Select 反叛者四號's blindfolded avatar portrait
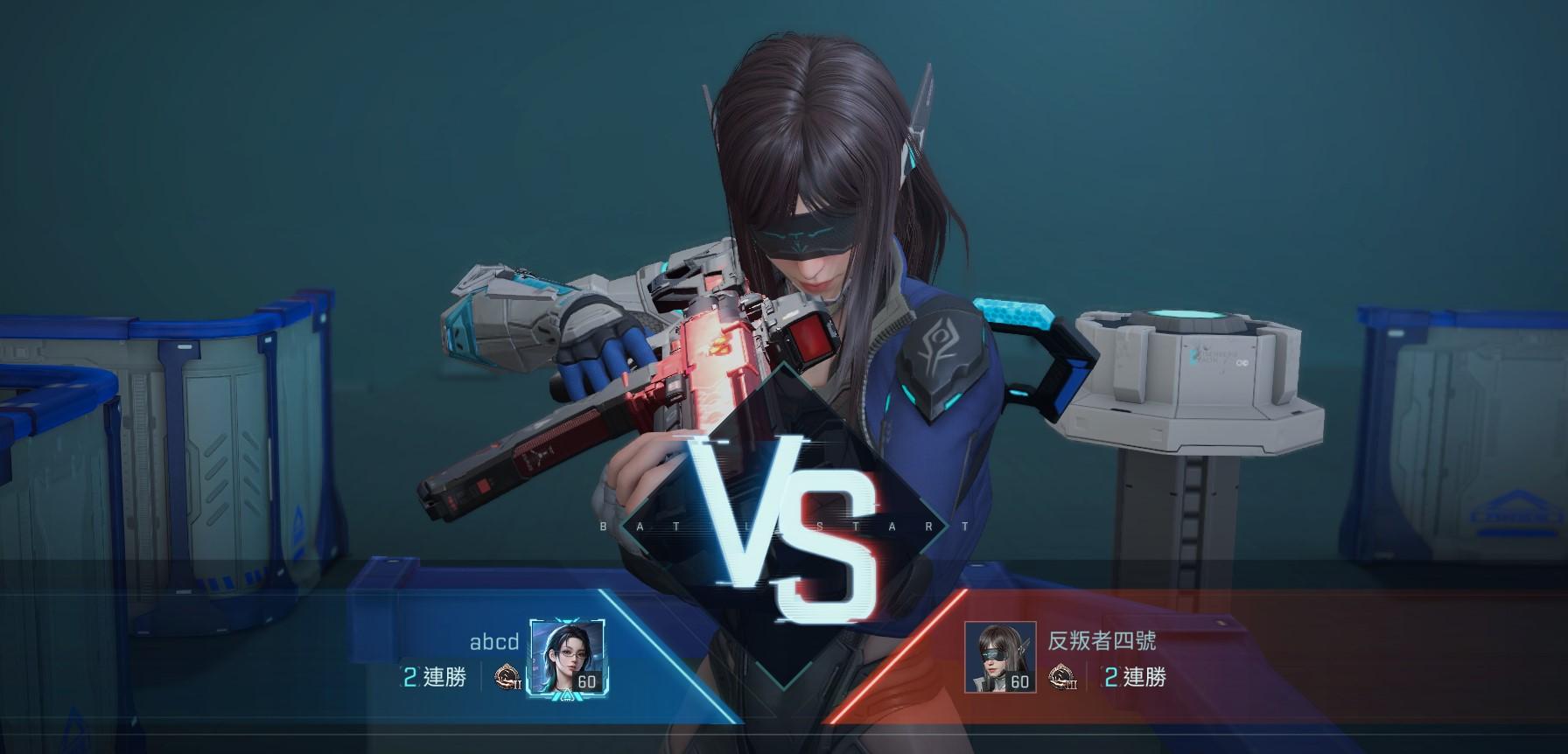Image resolution: width=1568 pixels, height=754 pixels. (x=999, y=658)
